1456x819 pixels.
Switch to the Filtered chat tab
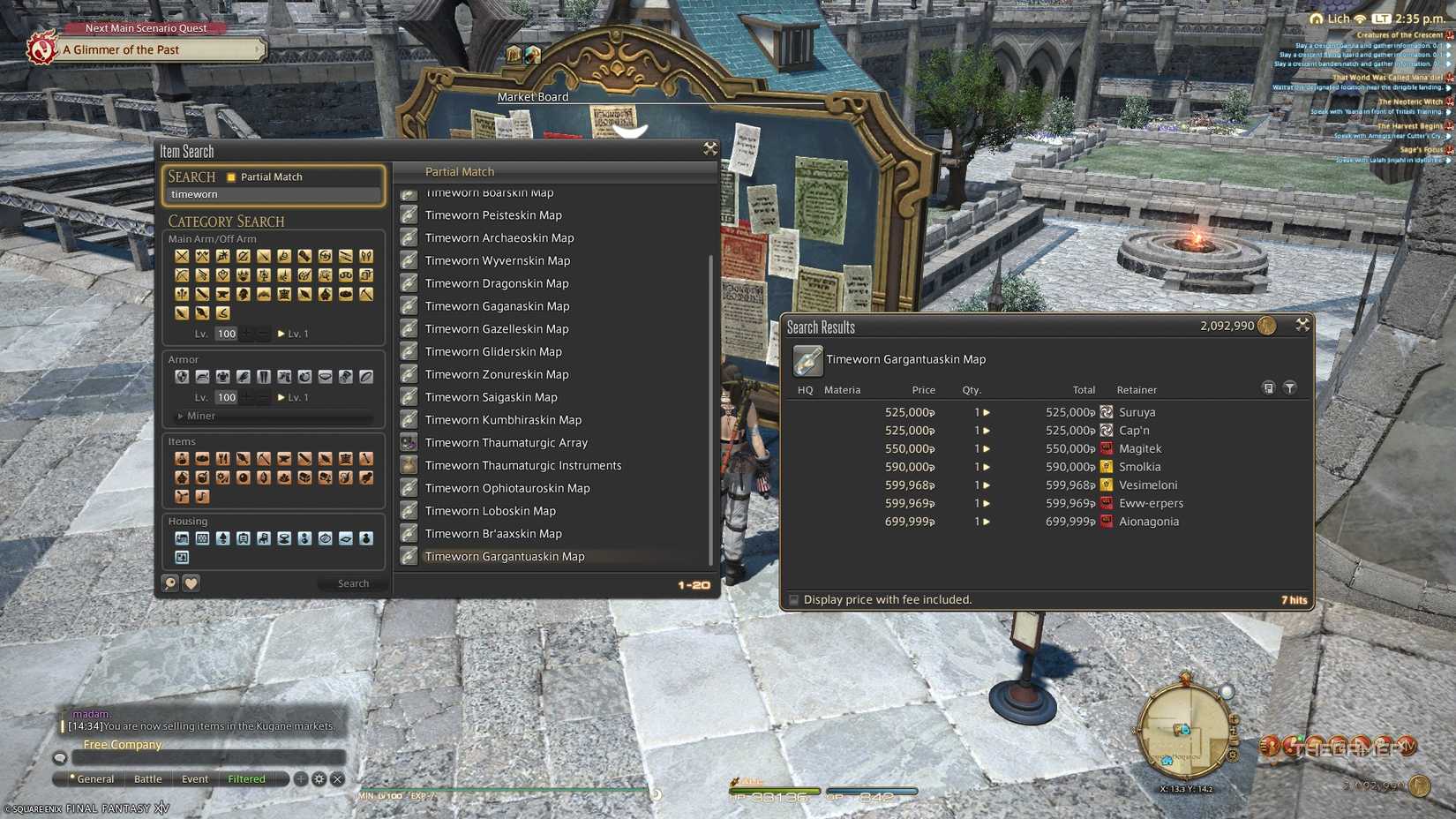(246, 779)
